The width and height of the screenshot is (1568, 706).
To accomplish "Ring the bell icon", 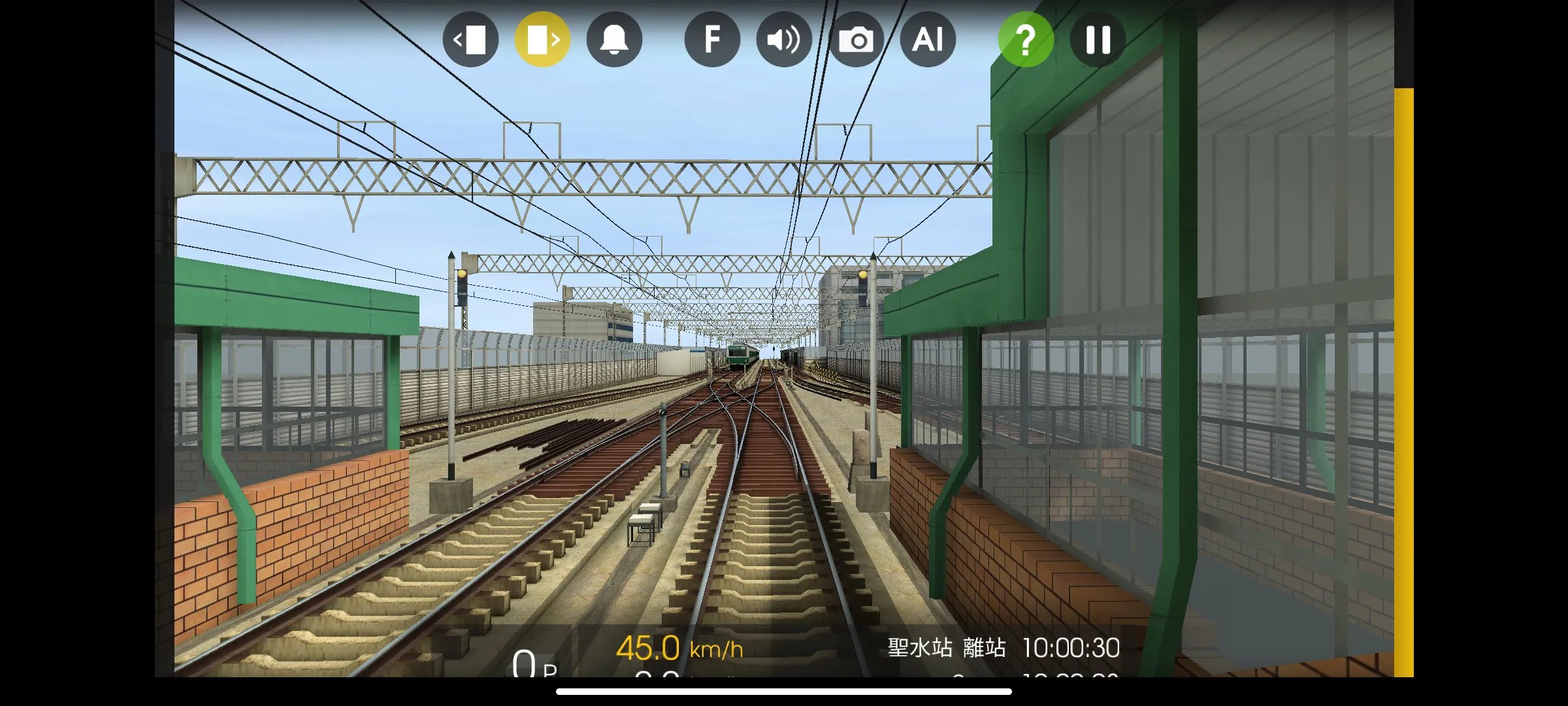I will [x=614, y=39].
